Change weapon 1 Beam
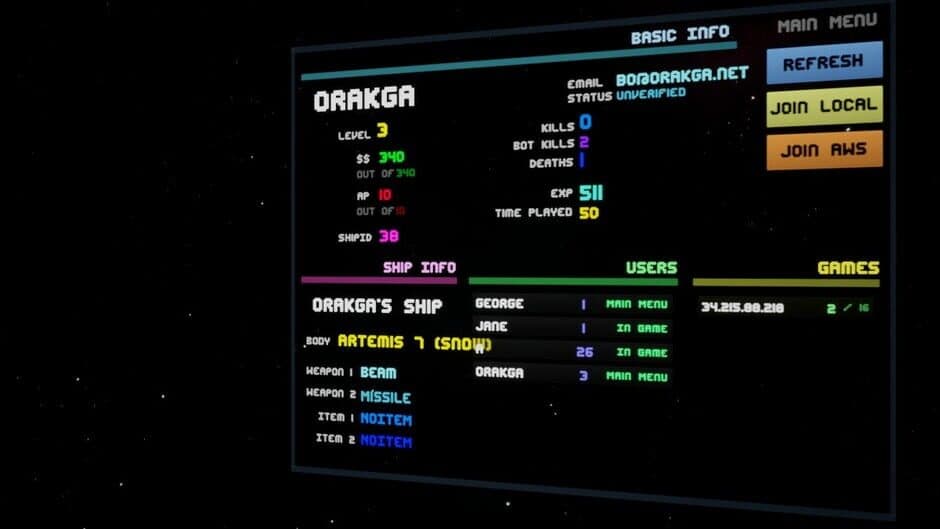Screen dimensions: 940x529 (x=378, y=373)
